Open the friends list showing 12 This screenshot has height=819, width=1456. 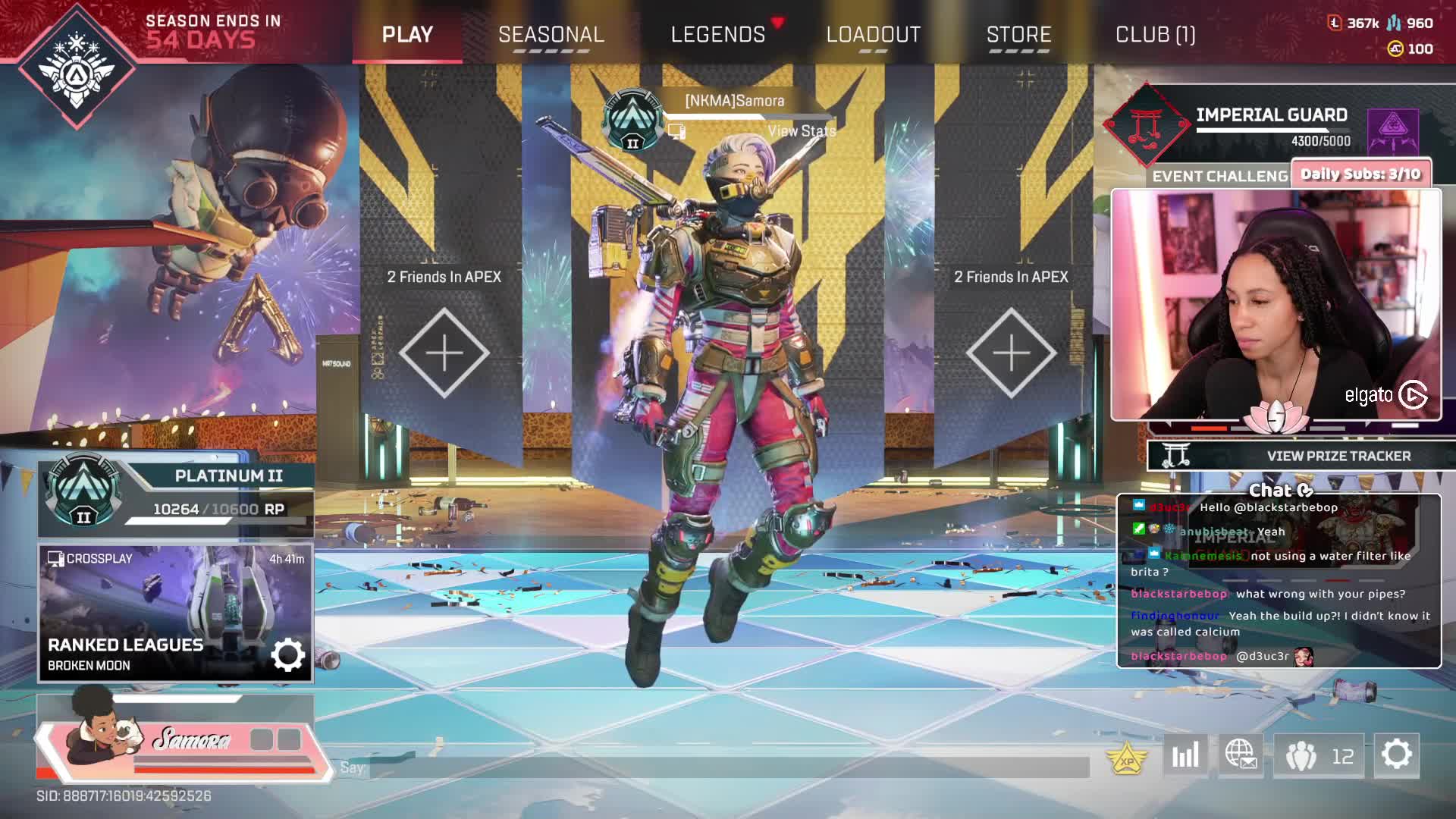(x=1319, y=755)
